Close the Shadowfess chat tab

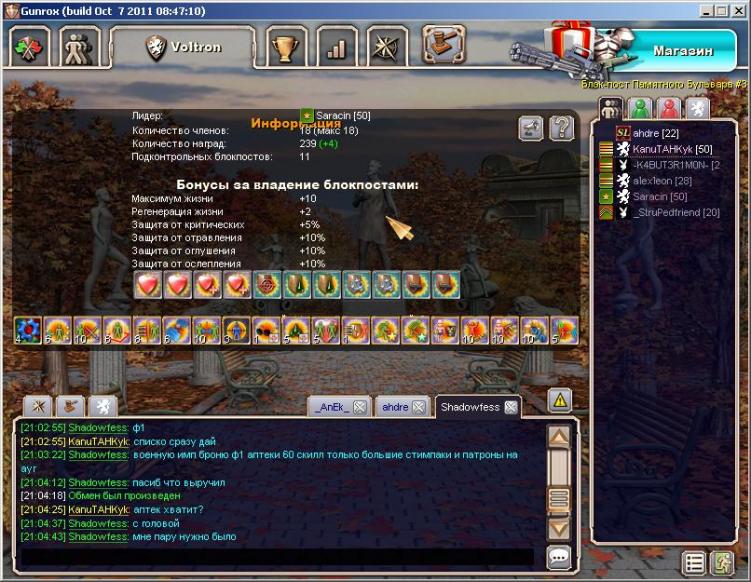(x=511, y=407)
